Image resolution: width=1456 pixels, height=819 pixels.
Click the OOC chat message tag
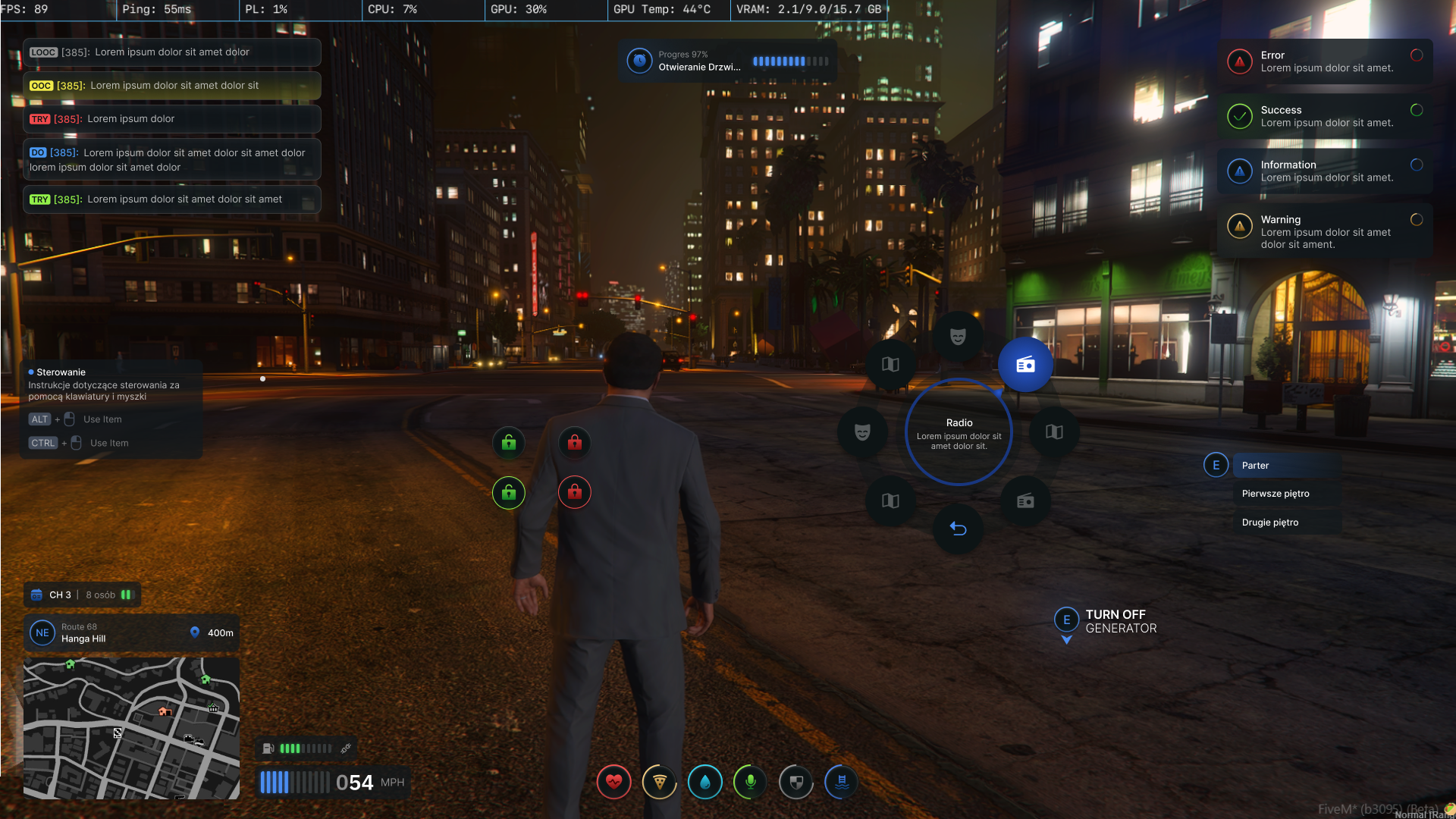coord(42,85)
